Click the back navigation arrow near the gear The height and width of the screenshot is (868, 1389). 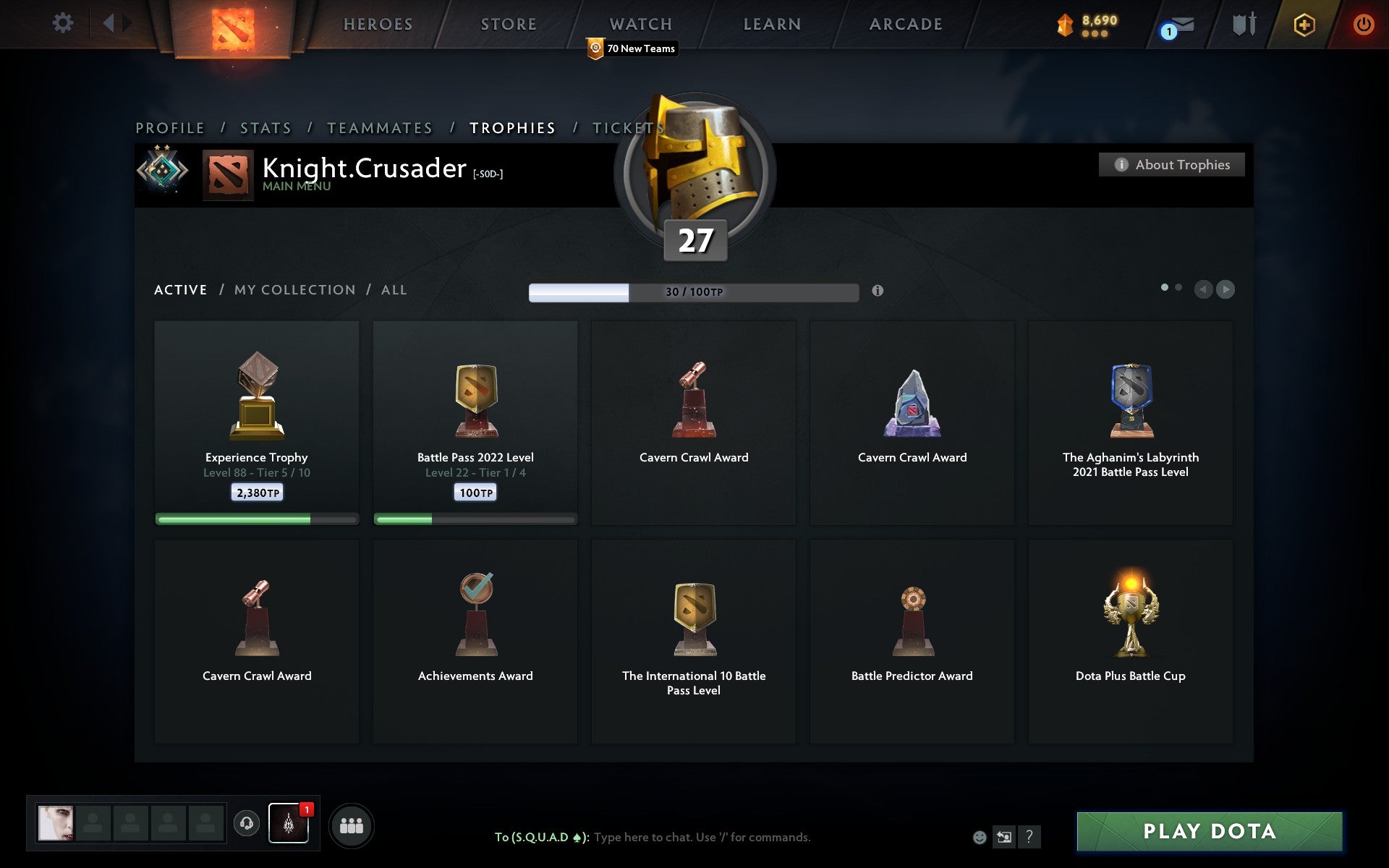click(110, 23)
